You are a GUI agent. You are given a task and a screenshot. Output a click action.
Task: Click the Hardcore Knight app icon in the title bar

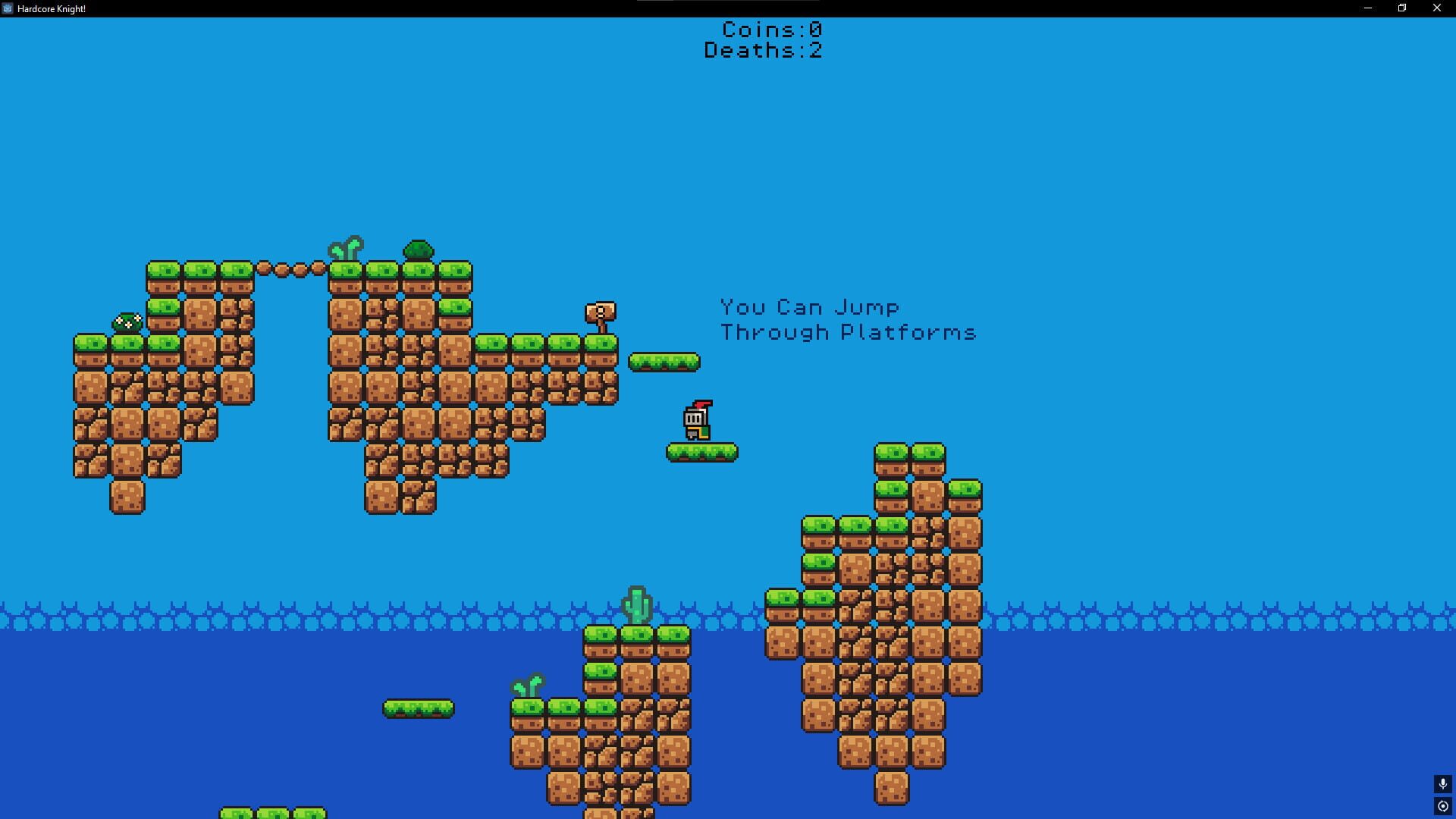point(8,8)
